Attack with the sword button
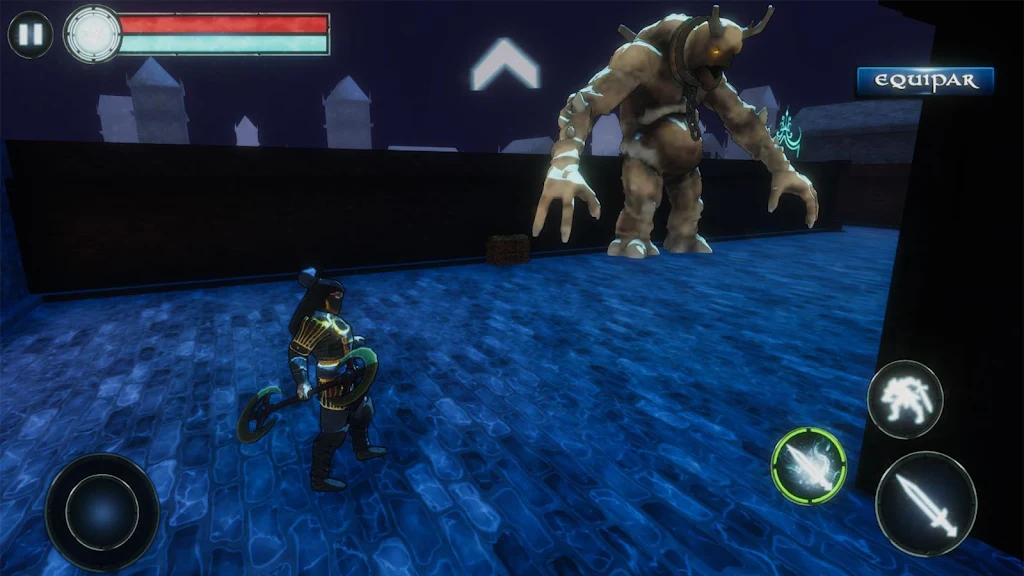This screenshot has width=1024, height=576. [925, 503]
